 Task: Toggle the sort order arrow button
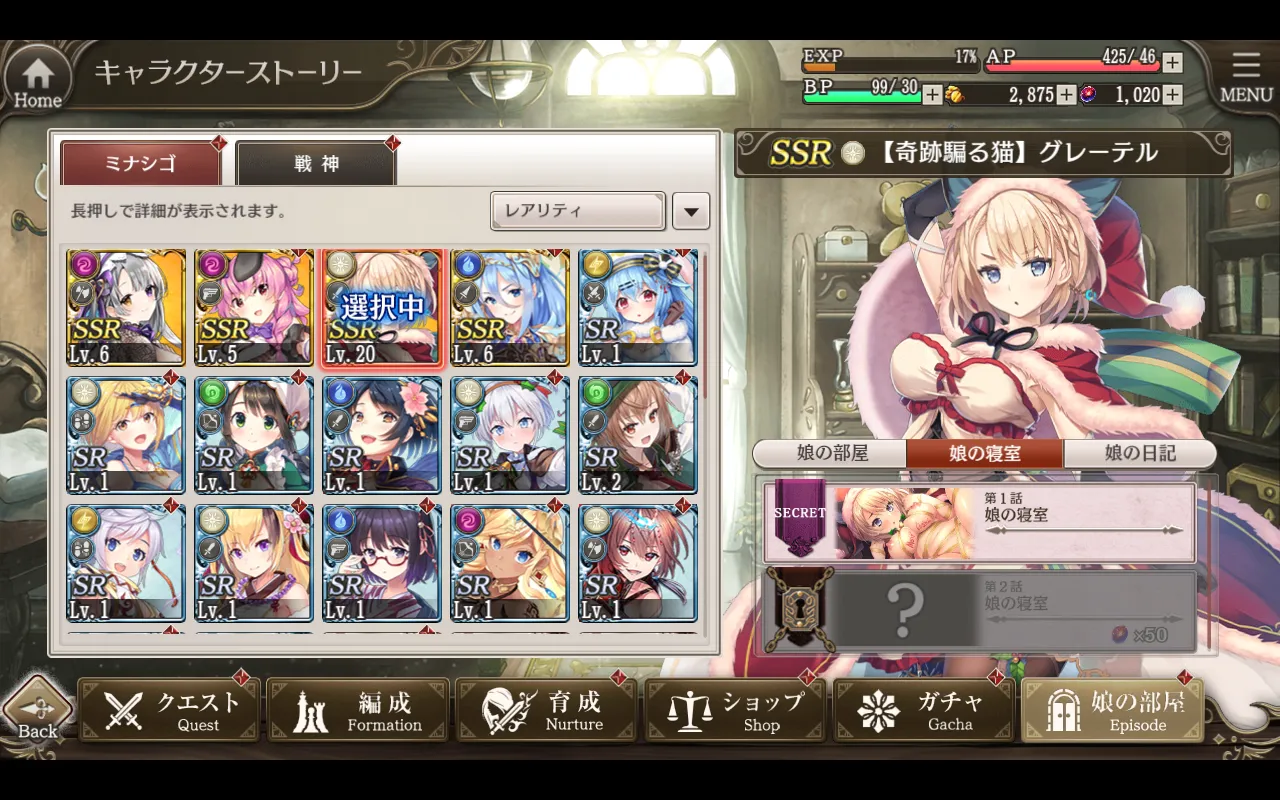(x=691, y=211)
